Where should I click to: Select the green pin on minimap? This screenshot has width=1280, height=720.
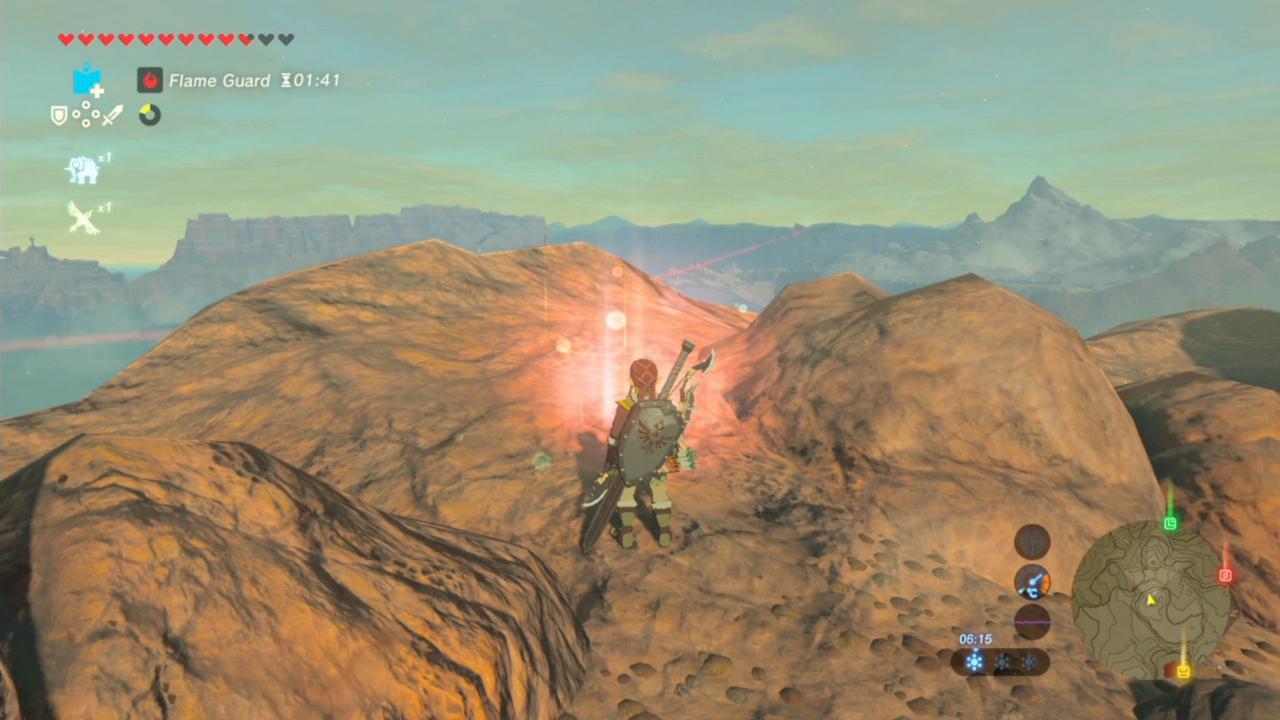(1171, 523)
